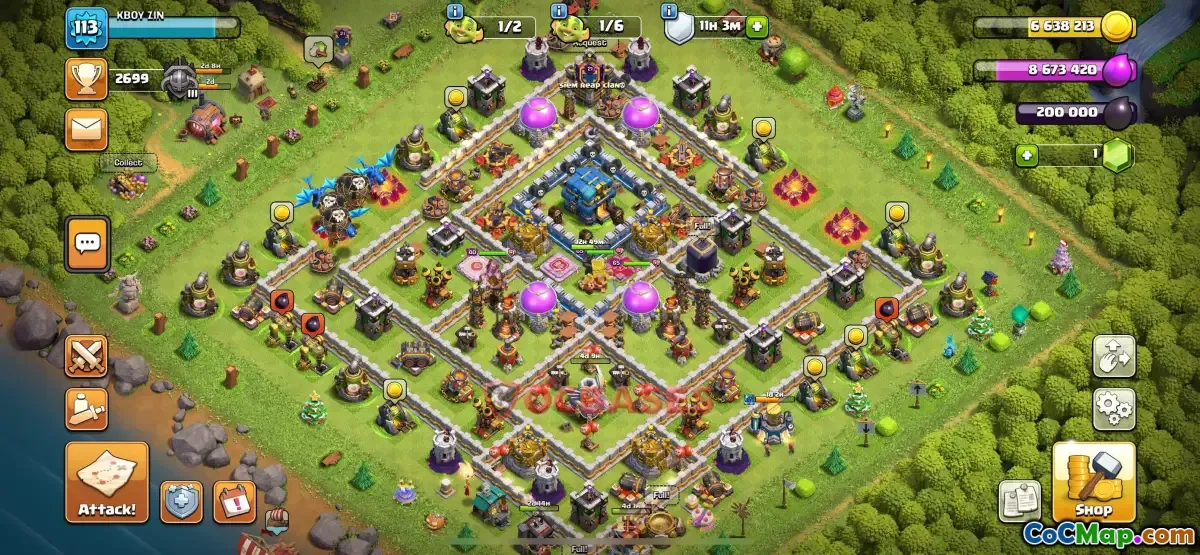The height and width of the screenshot is (555, 1200).
Task: Enter village layout edit mode
Action: (1113, 357)
